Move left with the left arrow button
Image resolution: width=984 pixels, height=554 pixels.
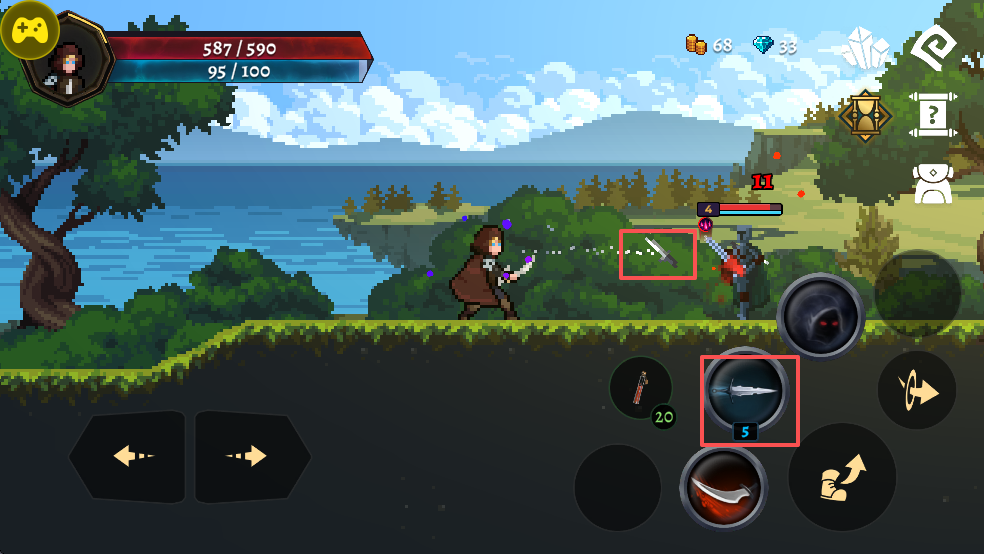[129, 456]
